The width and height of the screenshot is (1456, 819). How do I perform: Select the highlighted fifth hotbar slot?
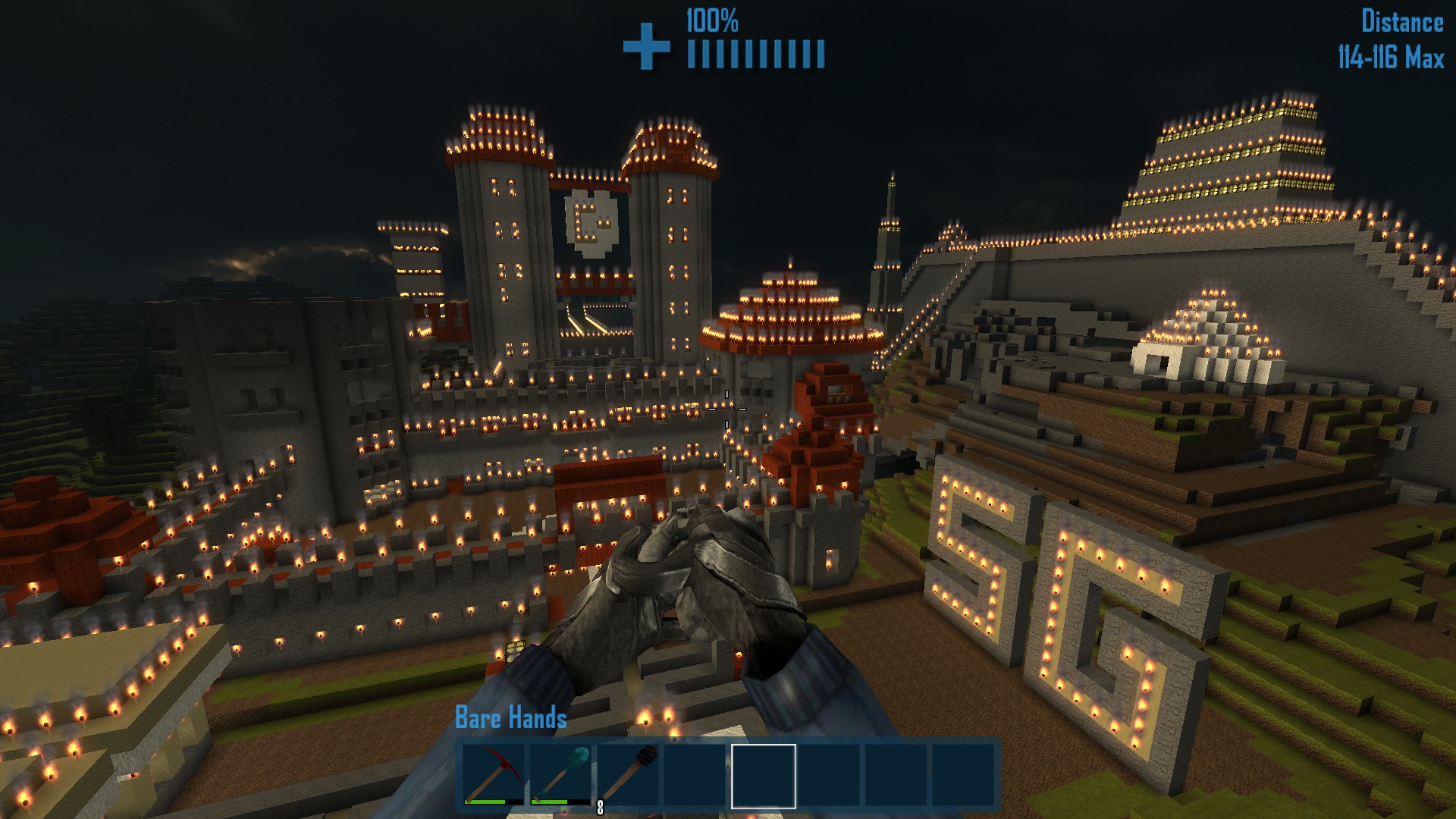pos(763,776)
